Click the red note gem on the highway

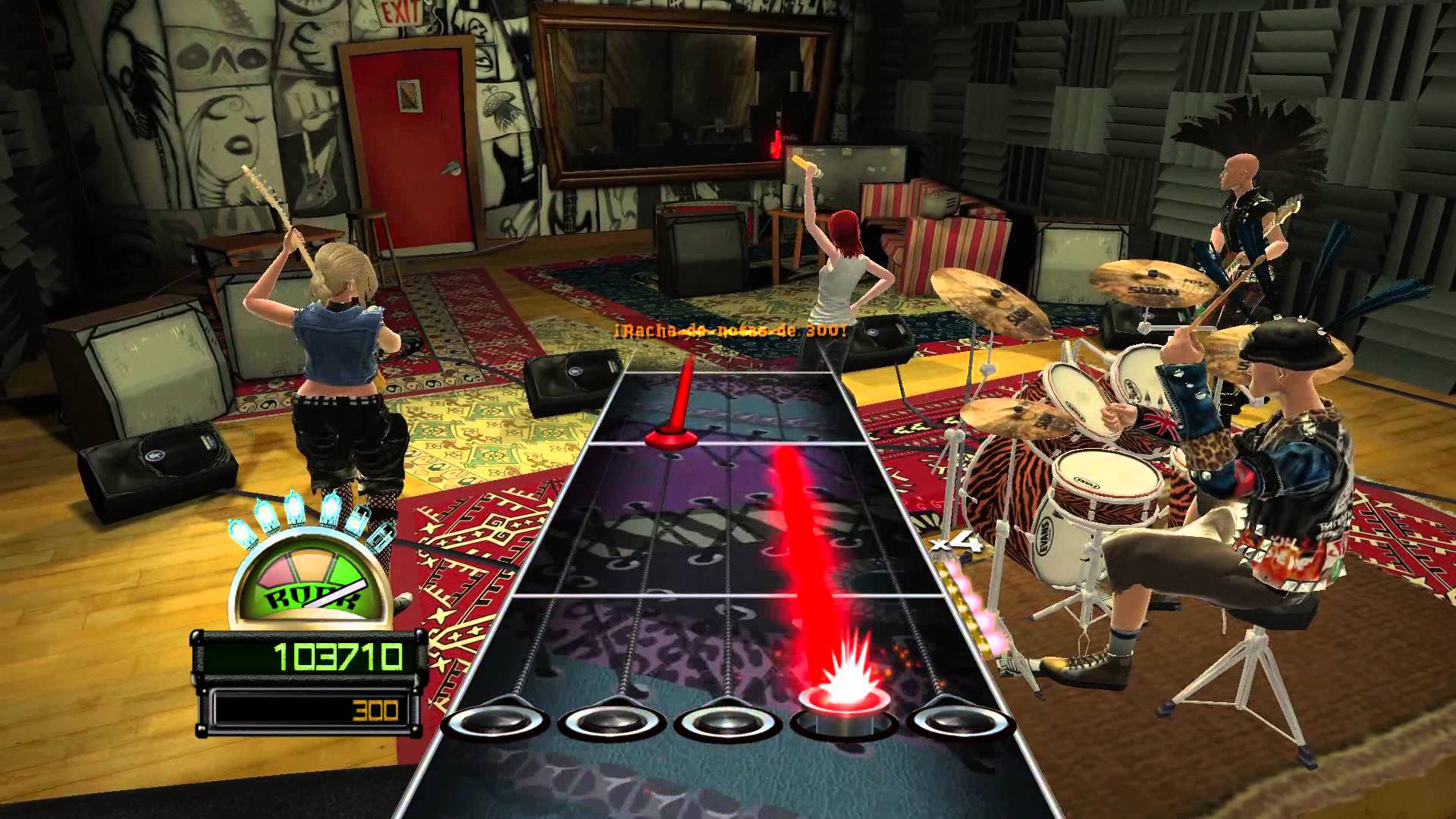(x=670, y=438)
